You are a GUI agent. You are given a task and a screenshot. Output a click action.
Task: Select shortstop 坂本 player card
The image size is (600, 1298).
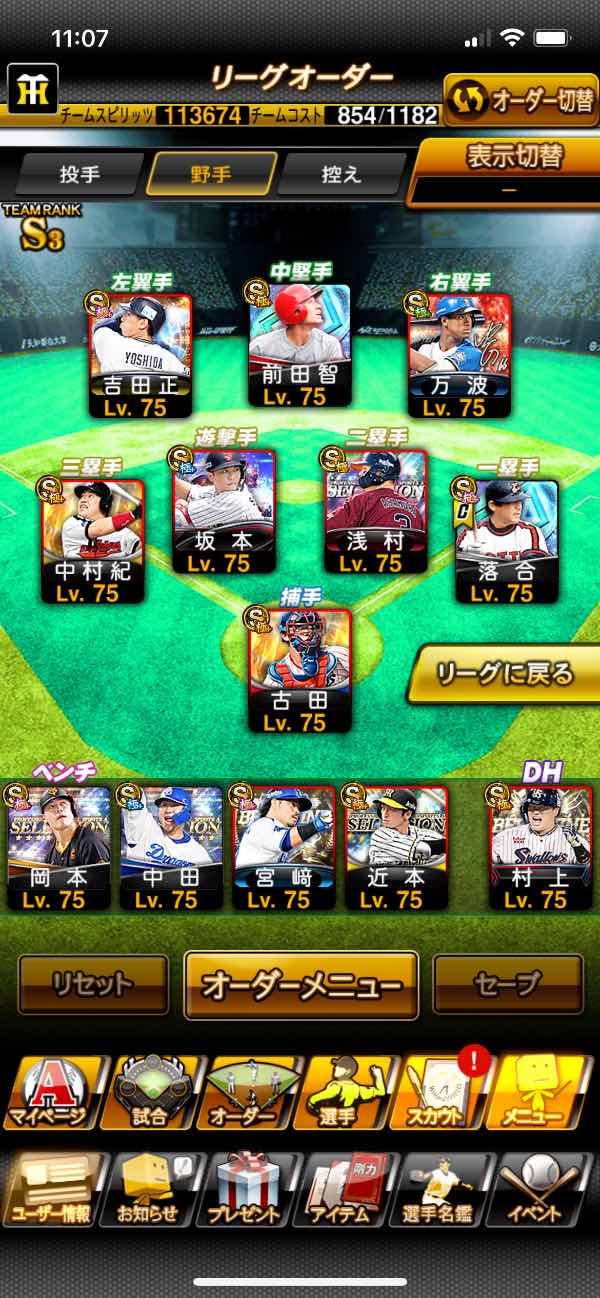(x=224, y=512)
